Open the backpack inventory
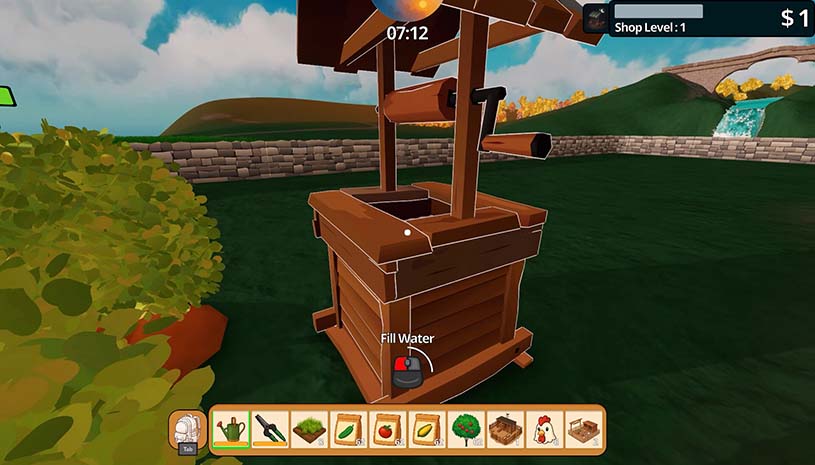This screenshot has height=465, width=815. 187,430
